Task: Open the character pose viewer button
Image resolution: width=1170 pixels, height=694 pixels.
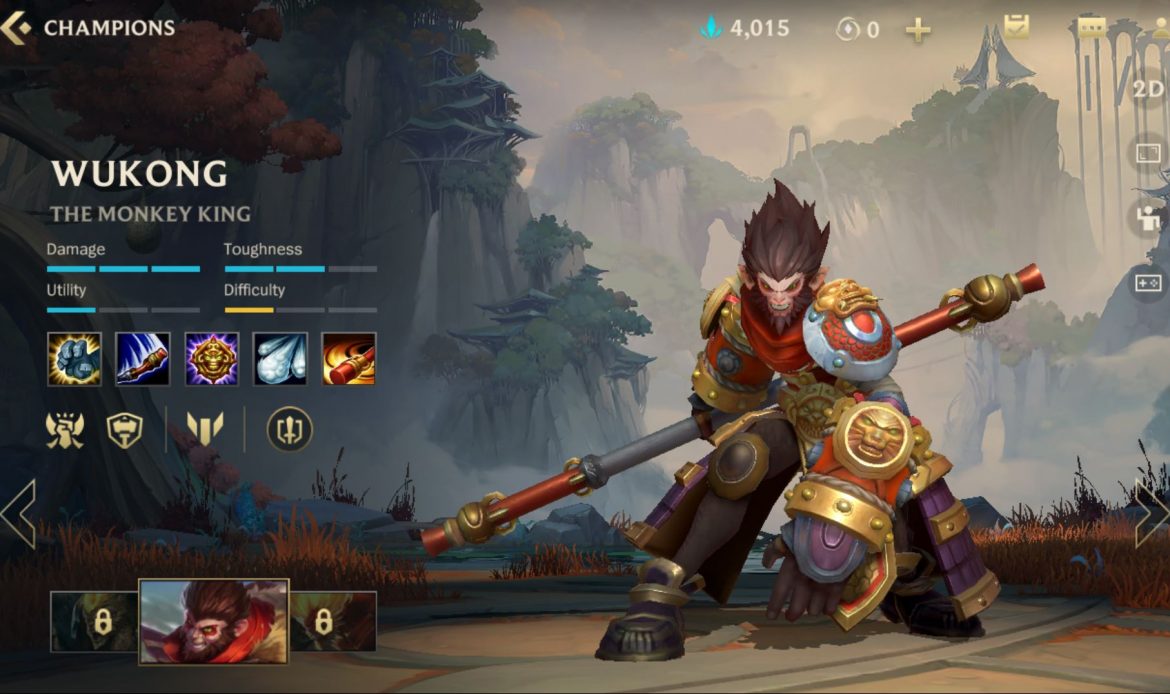Action: tap(1148, 219)
